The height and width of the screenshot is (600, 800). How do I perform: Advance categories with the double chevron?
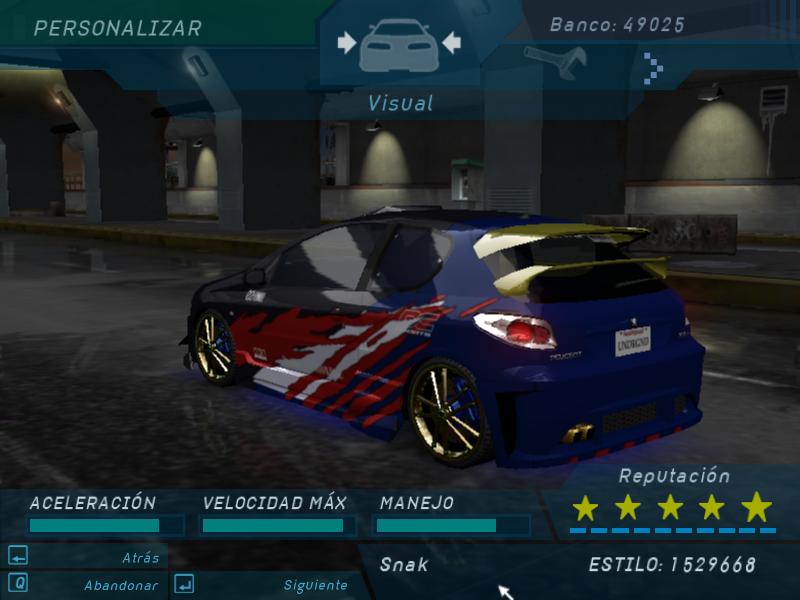point(653,67)
